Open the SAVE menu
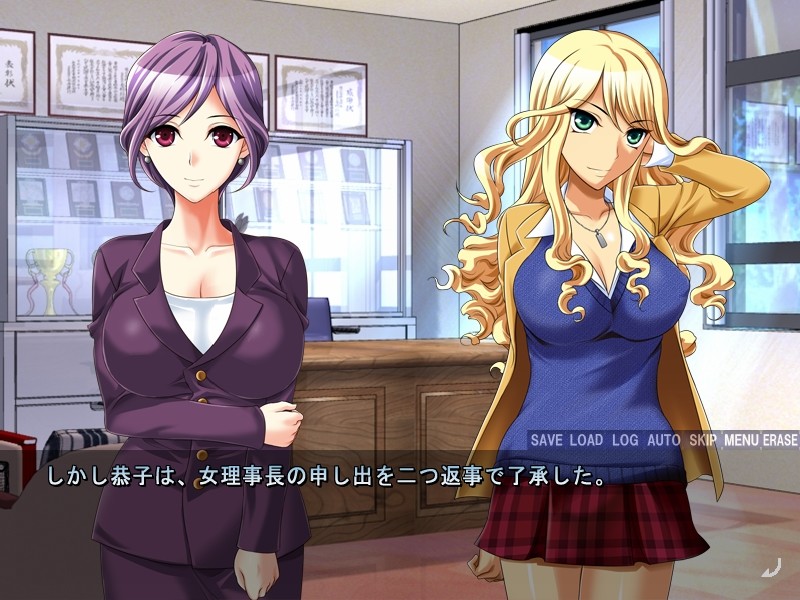 pyautogui.click(x=546, y=440)
